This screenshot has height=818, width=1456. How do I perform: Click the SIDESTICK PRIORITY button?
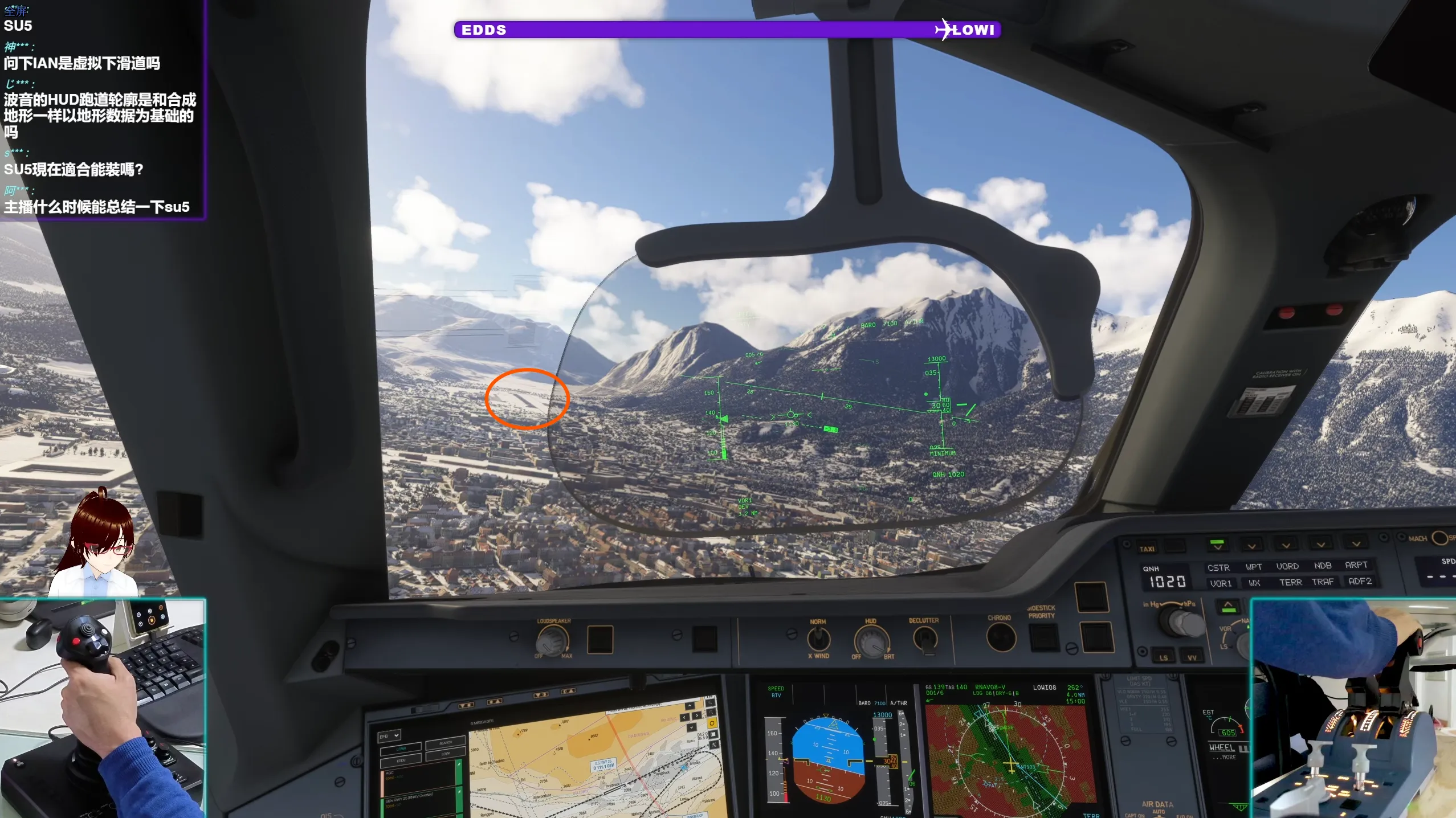pyautogui.click(x=1043, y=637)
